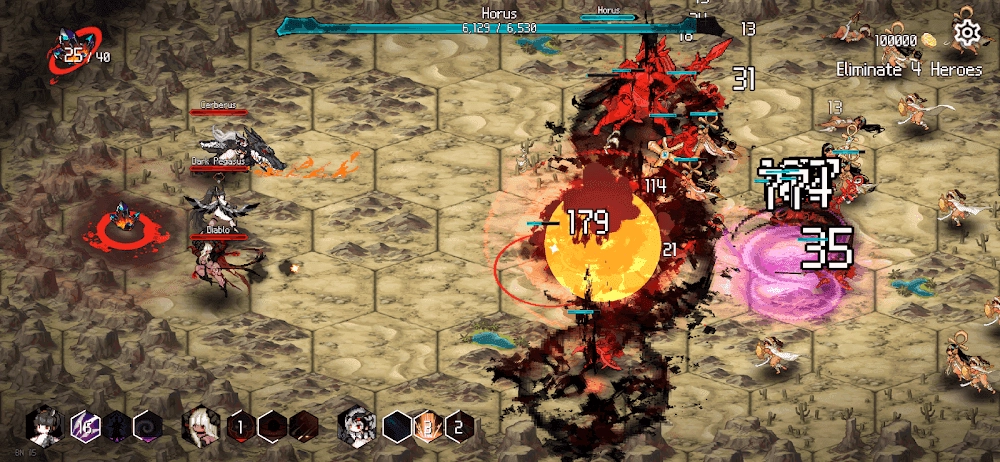1000x462 pixels.
Task: Select the dark-haired horned hero portrait
Action: click(x=46, y=425)
